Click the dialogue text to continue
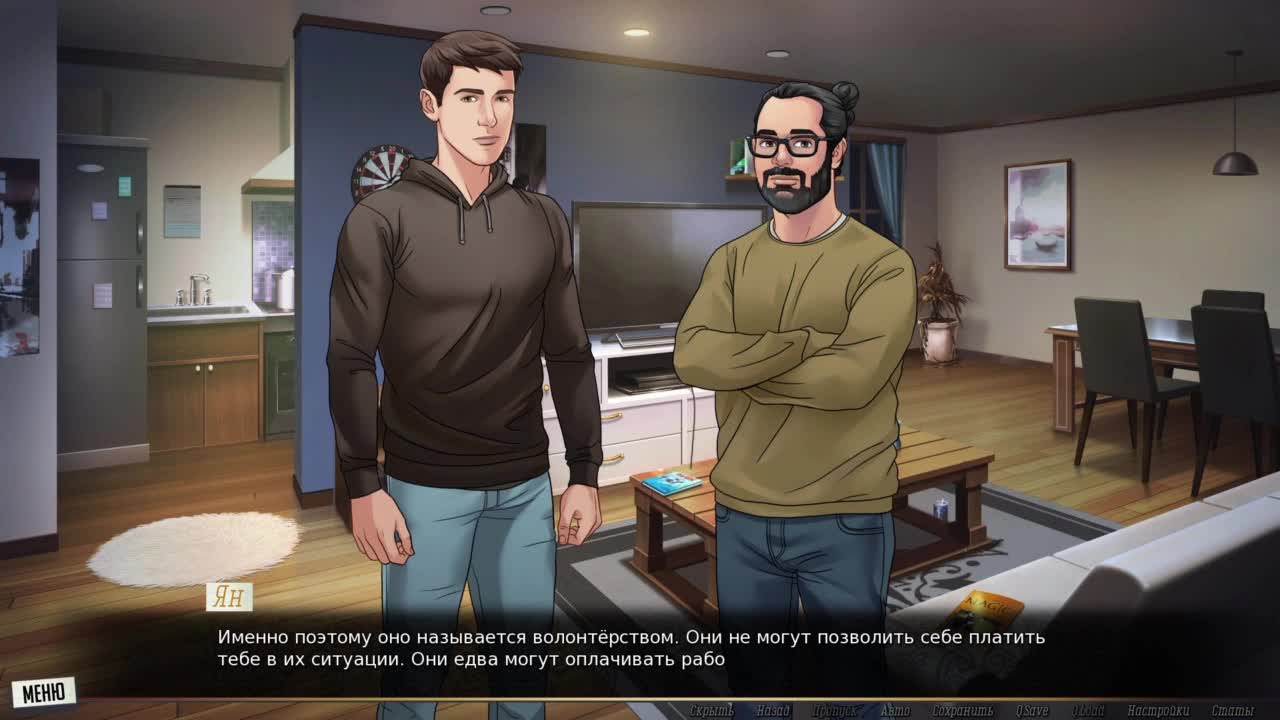 point(630,648)
